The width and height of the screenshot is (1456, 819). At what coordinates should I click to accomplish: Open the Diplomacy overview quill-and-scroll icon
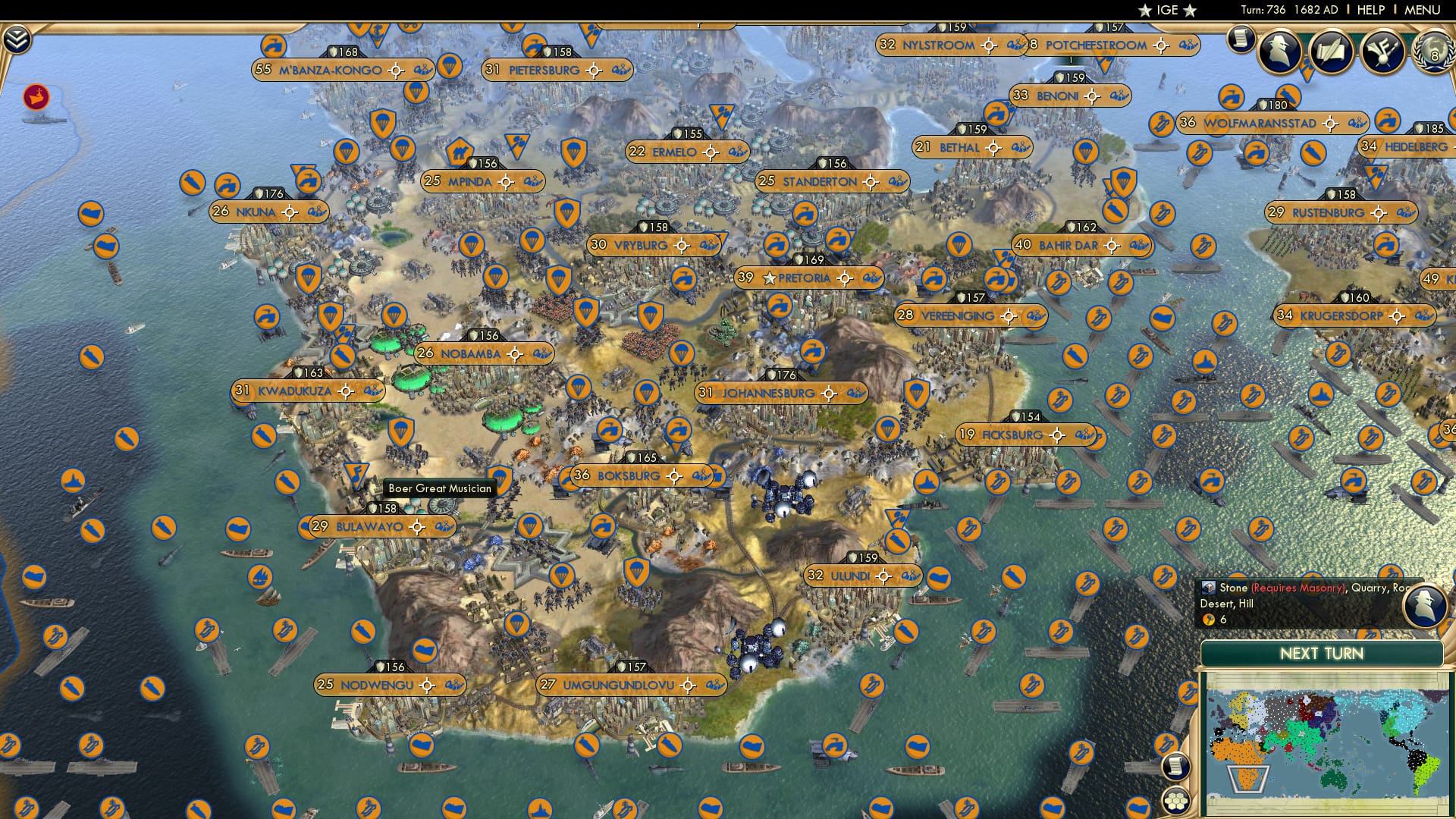(1332, 51)
